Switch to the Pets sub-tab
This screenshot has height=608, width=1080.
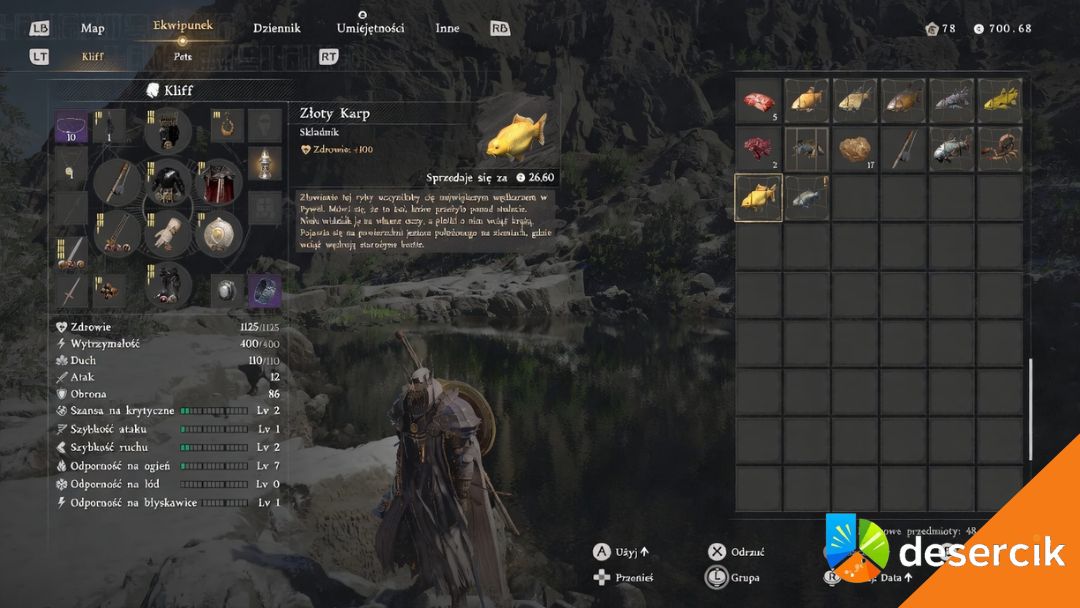click(182, 57)
